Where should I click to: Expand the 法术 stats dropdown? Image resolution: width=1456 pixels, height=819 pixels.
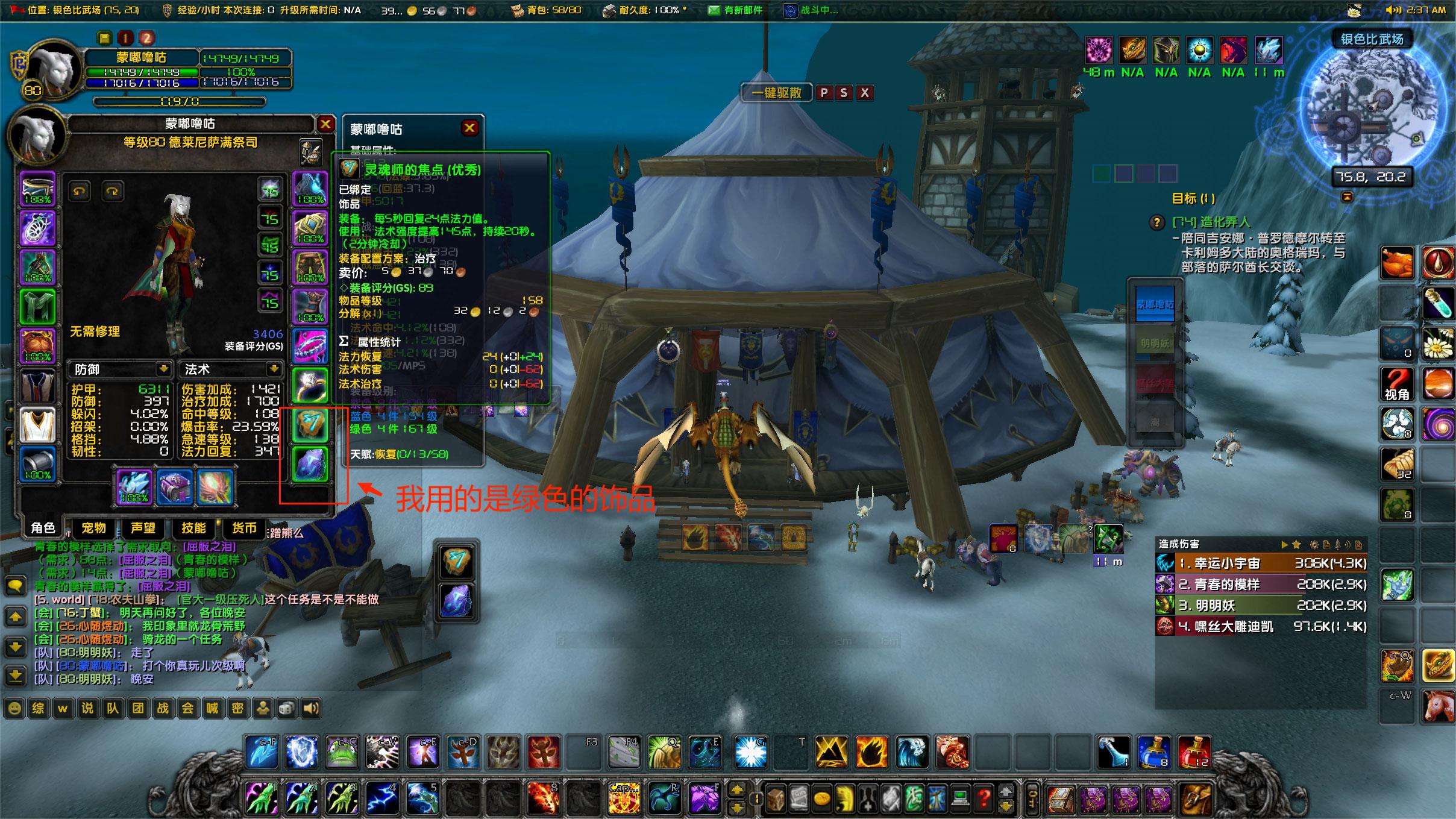(x=274, y=369)
